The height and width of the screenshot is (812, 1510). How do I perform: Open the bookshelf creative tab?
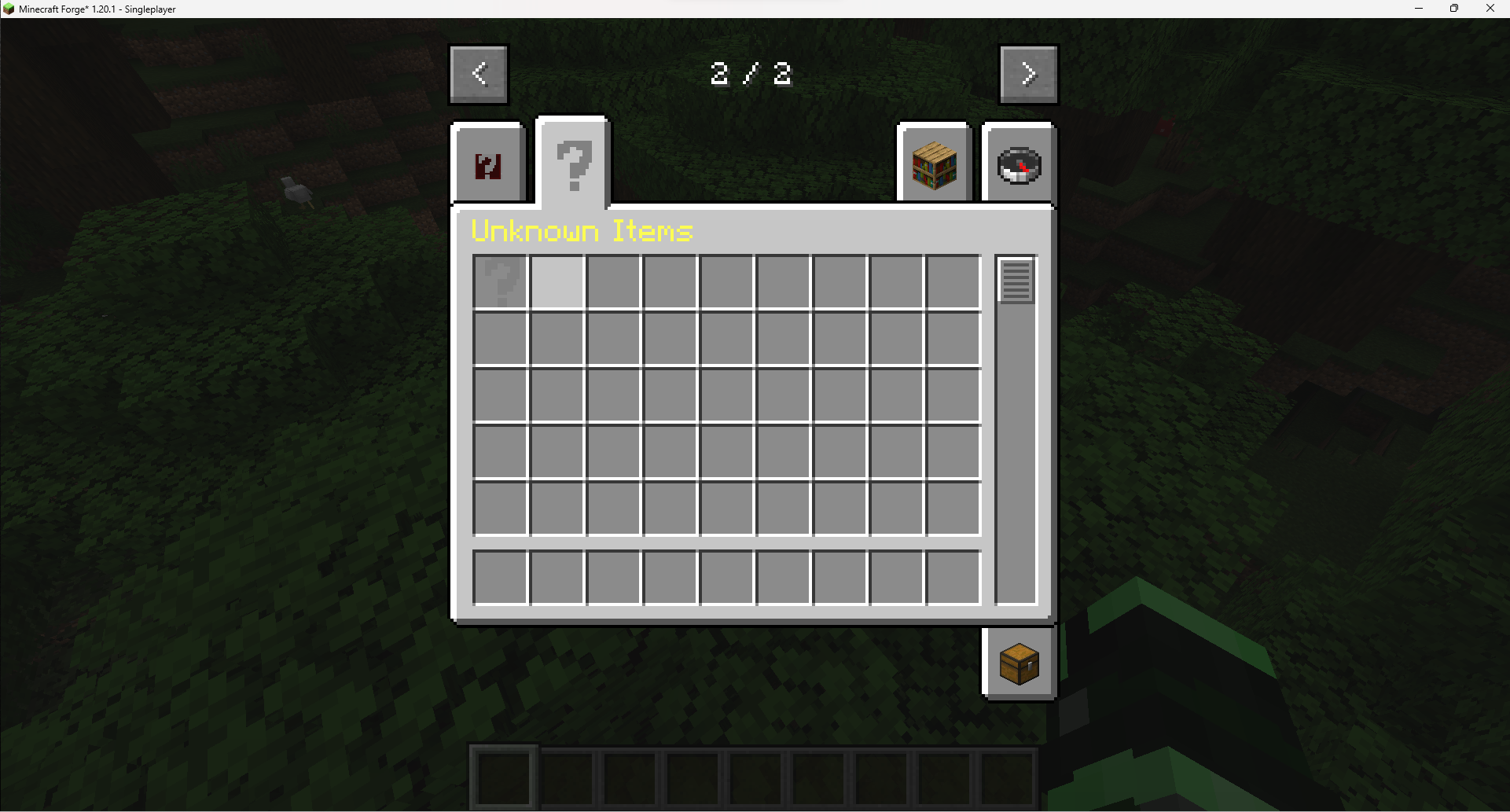(935, 164)
